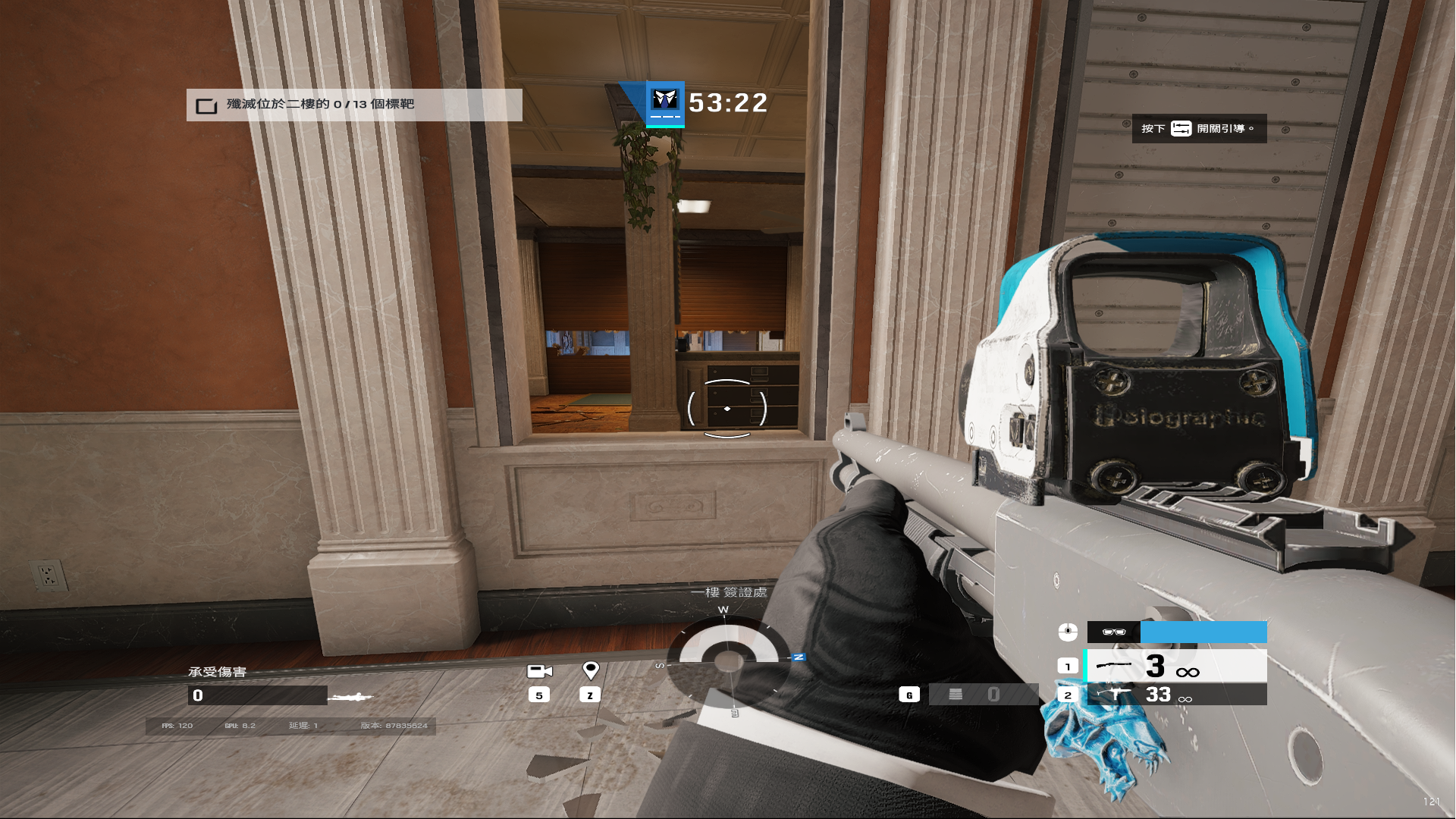Click the compass dial

[x=728, y=660]
